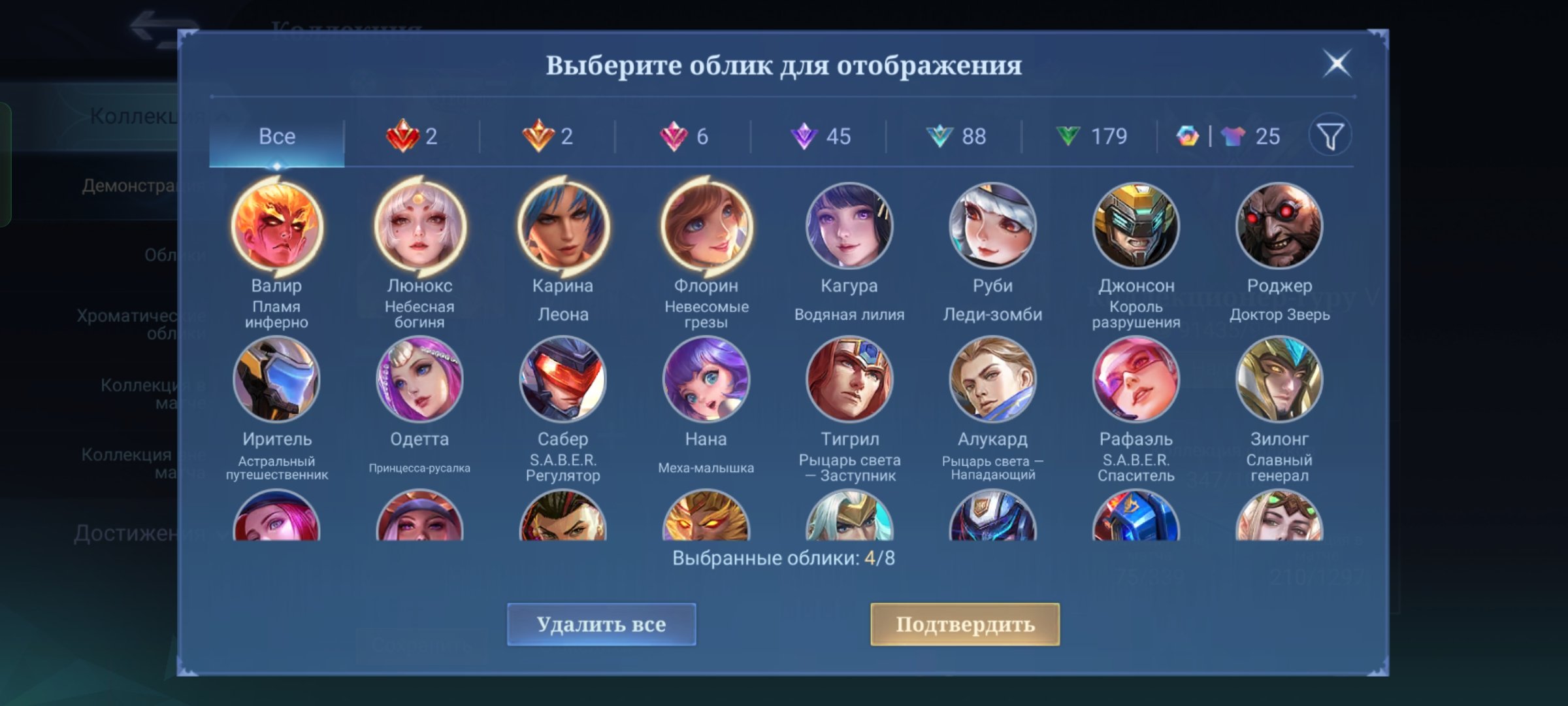Image resolution: width=1568 pixels, height=706 pixels.
Task: Filter skins by red rarity badge
Action: (x=412, y=136)
